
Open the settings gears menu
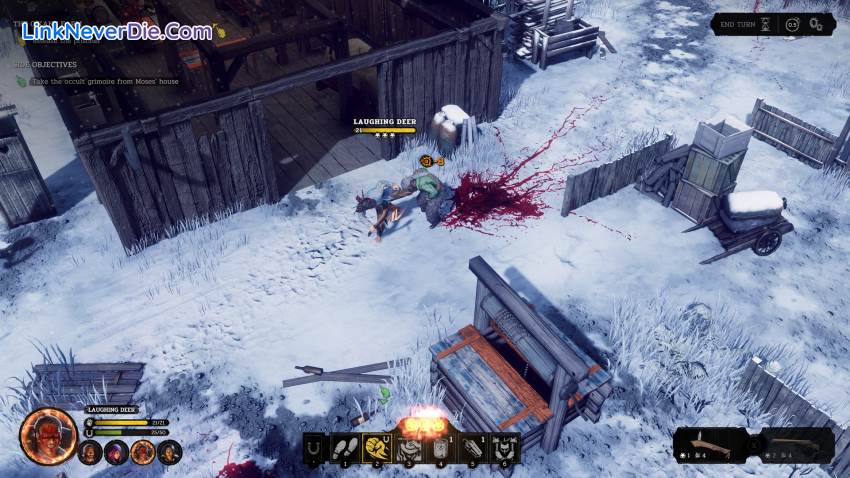817,23
